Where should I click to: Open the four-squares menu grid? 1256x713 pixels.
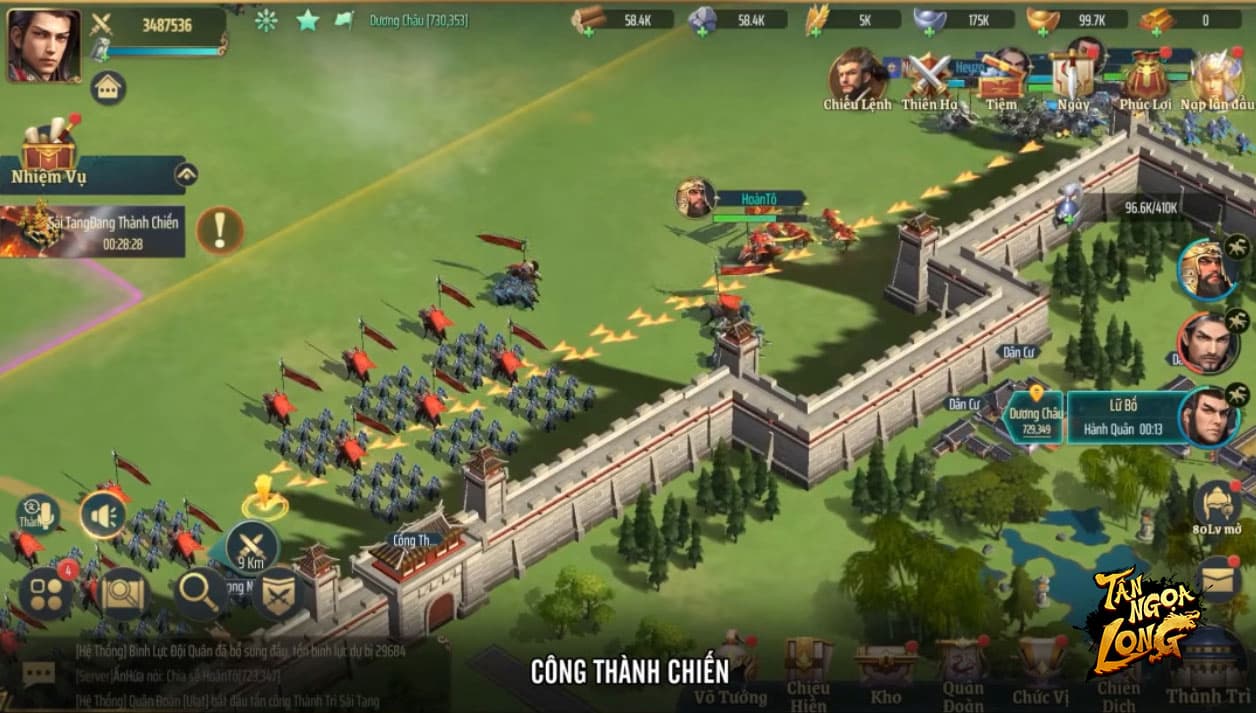click(46, 592)
